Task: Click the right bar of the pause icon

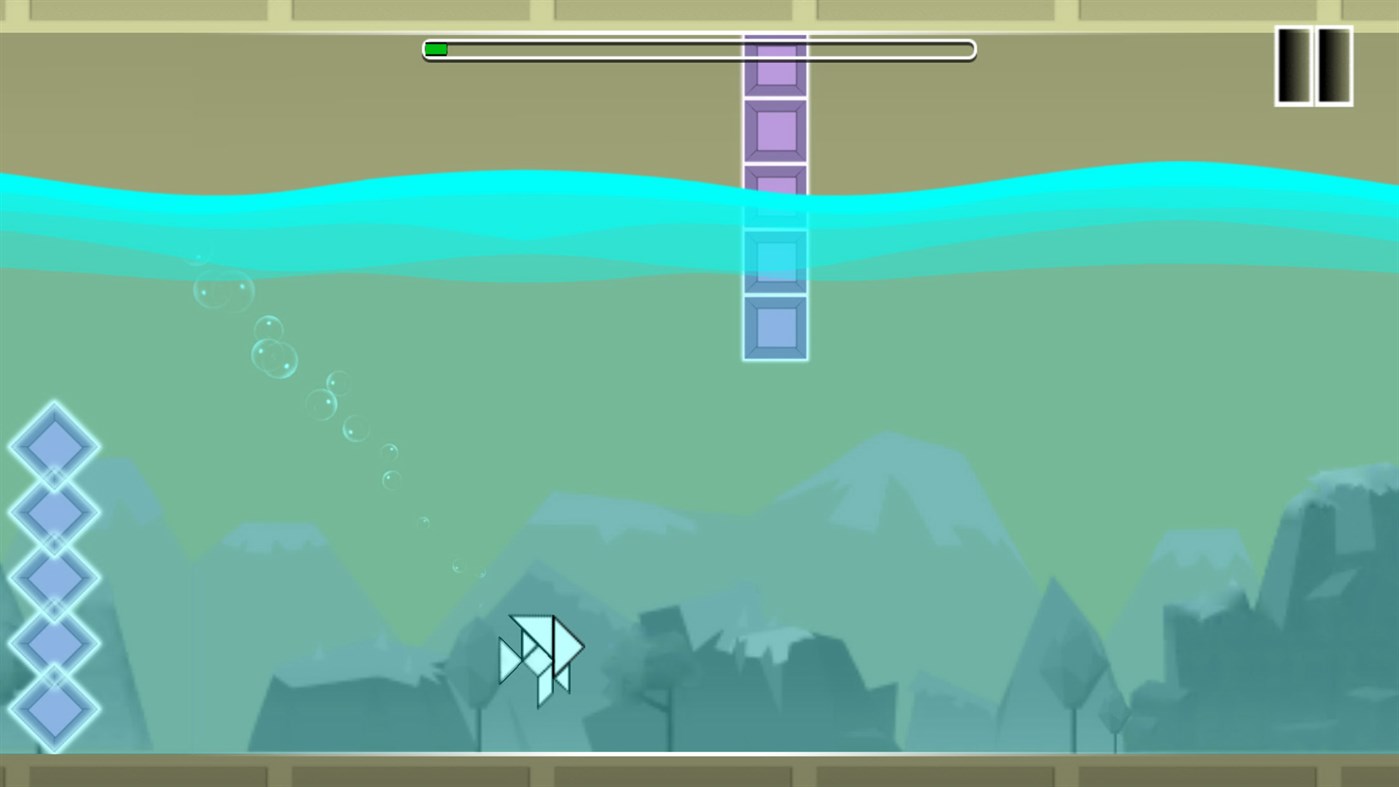Action: pyautogui.click(x=1332, y=65)
